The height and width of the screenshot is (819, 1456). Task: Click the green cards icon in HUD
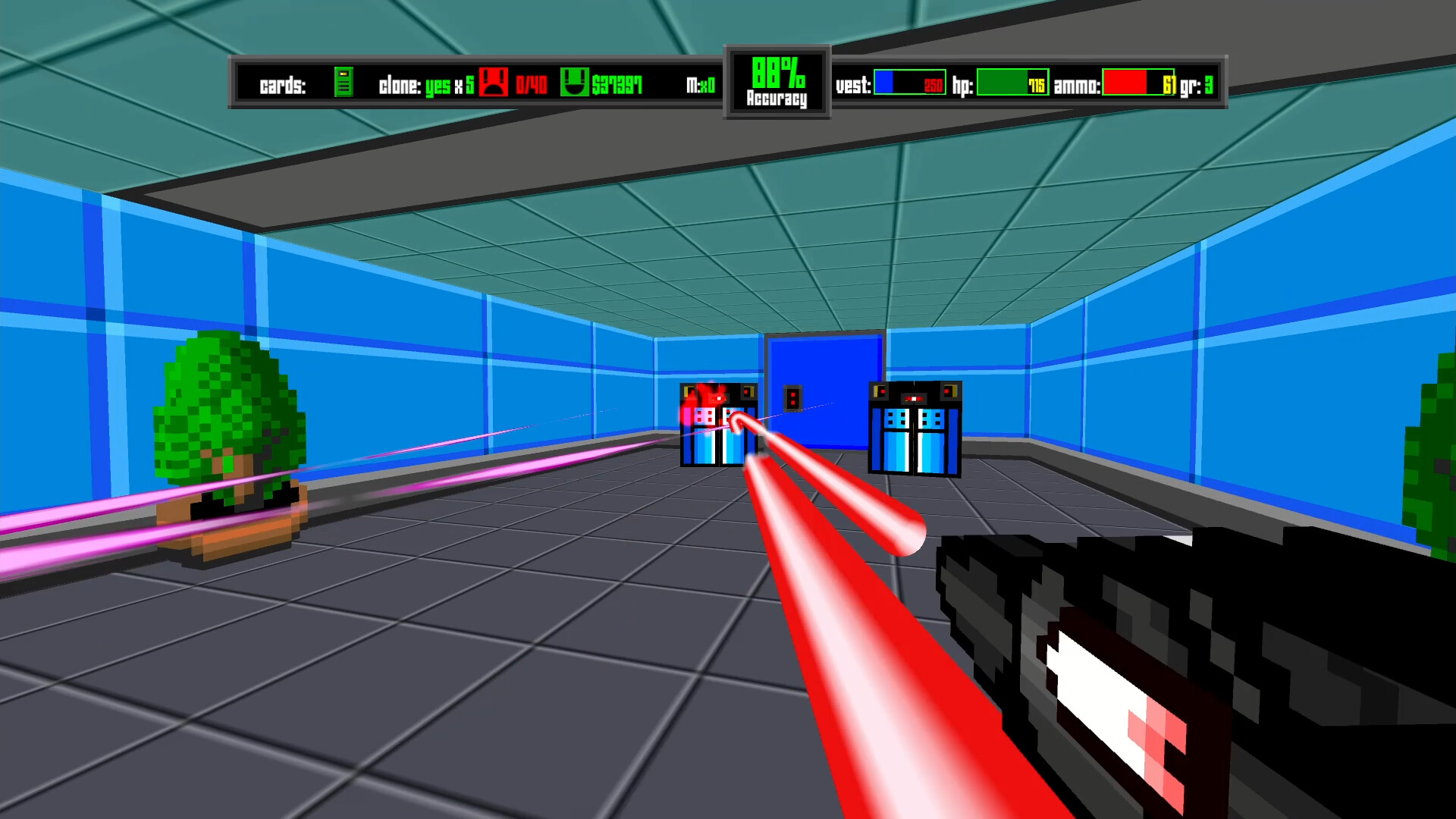tap(343, 83)
